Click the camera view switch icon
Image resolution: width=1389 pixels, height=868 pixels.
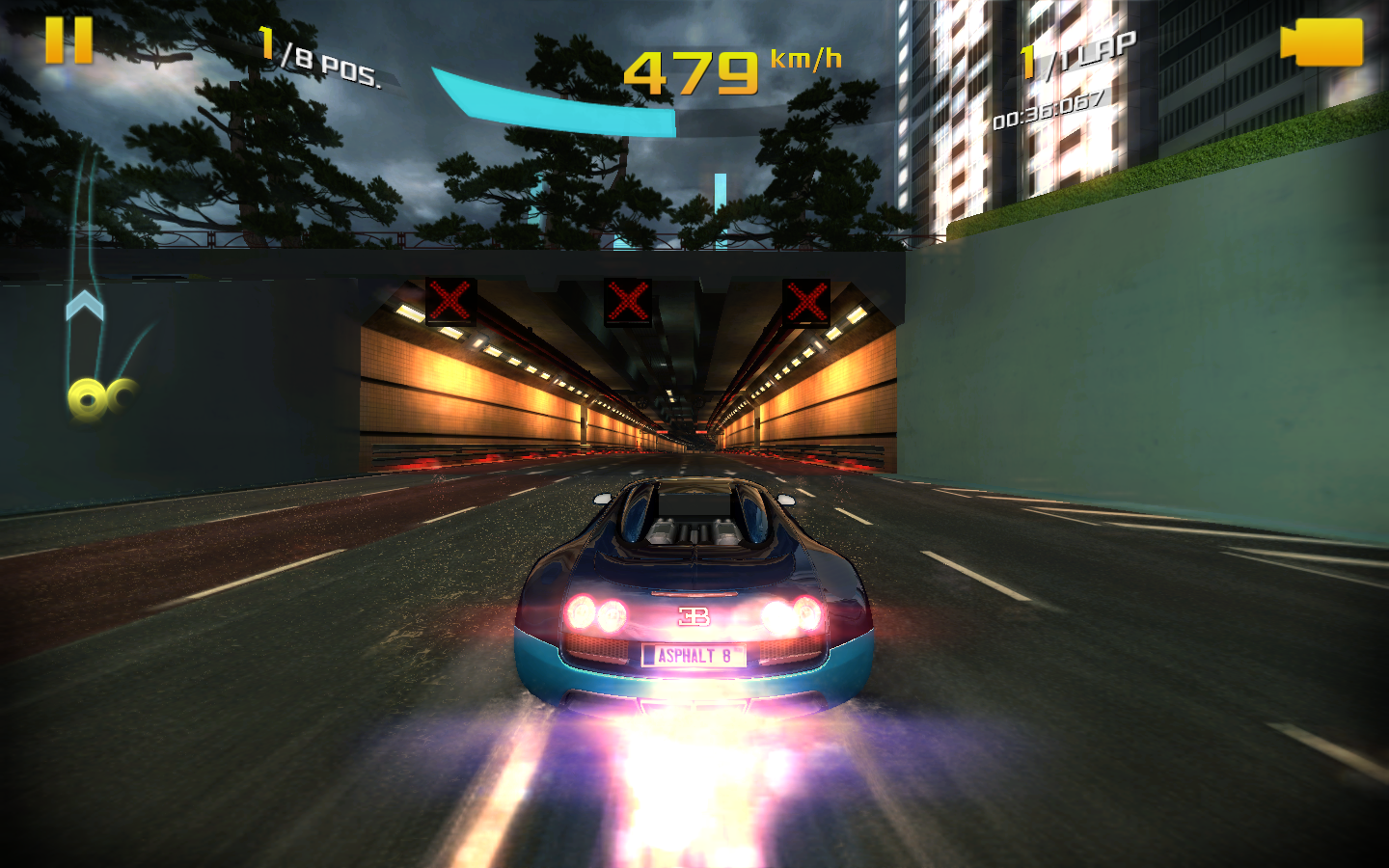pos(1323,43)
